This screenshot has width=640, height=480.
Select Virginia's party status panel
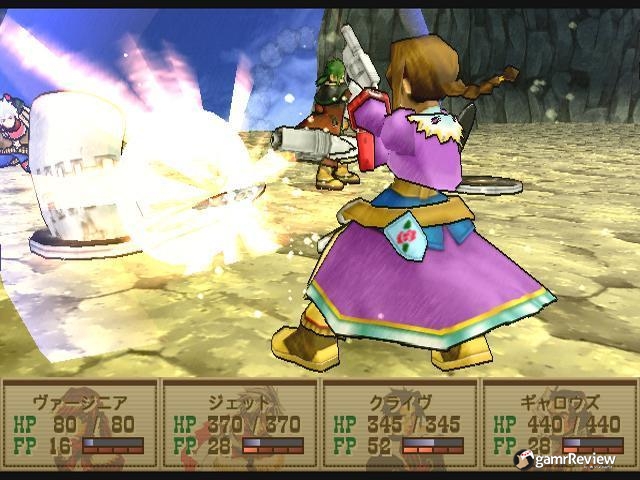pos(80,423)
